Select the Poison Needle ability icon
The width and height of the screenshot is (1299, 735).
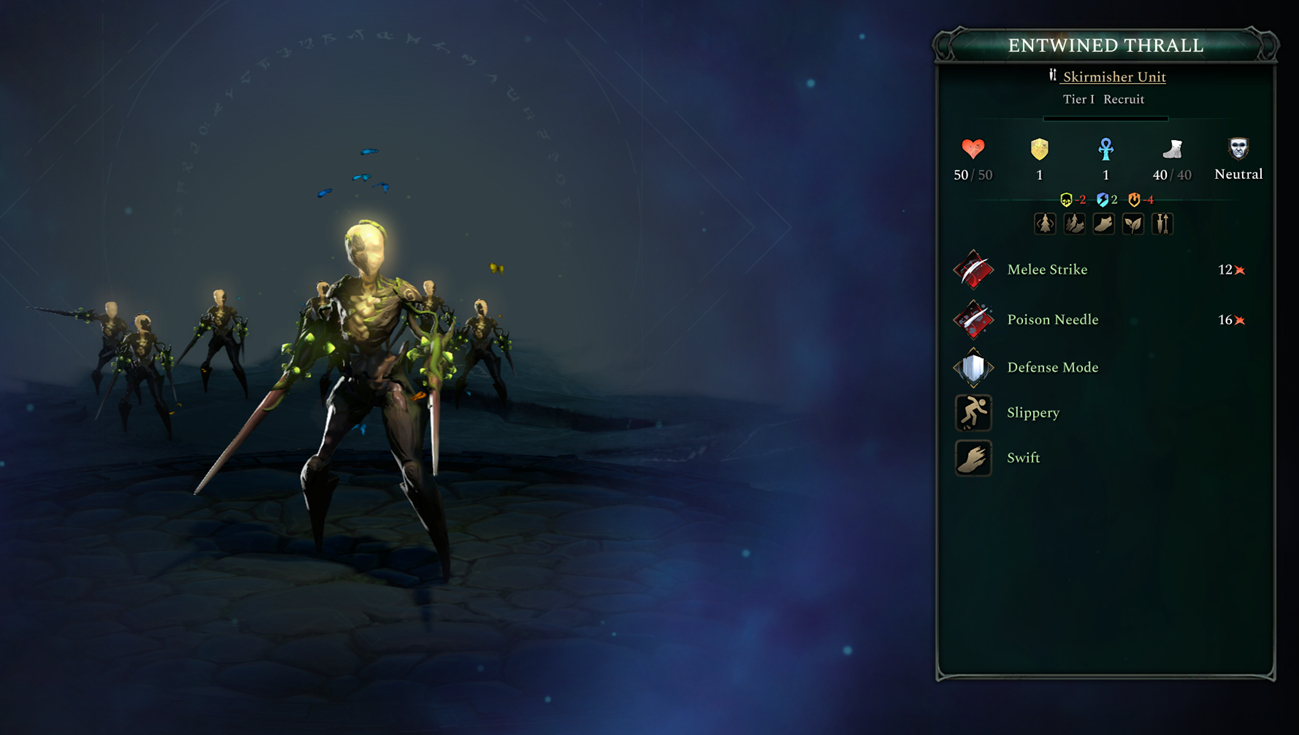972,319
